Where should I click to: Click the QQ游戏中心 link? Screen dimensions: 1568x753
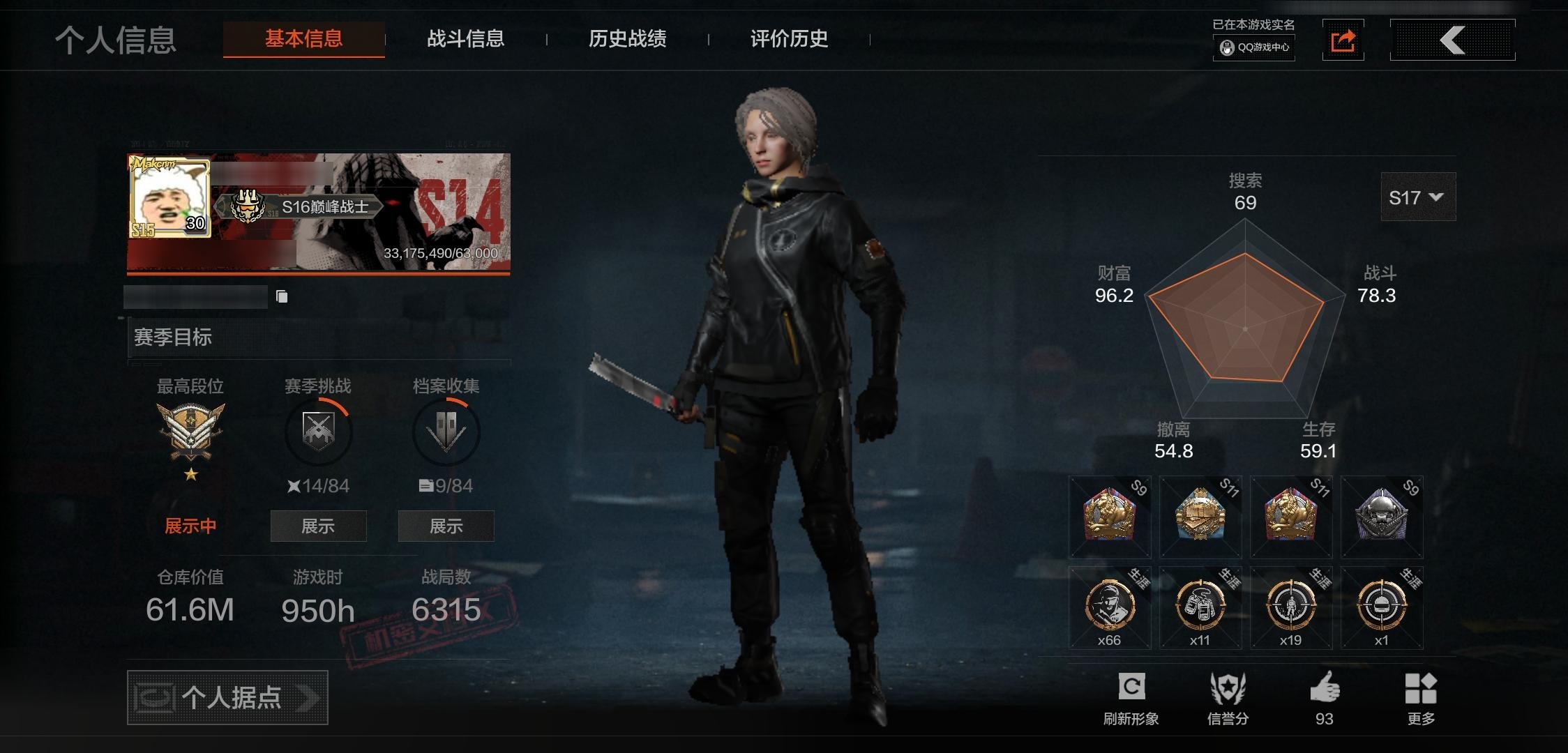(1253, 50)
